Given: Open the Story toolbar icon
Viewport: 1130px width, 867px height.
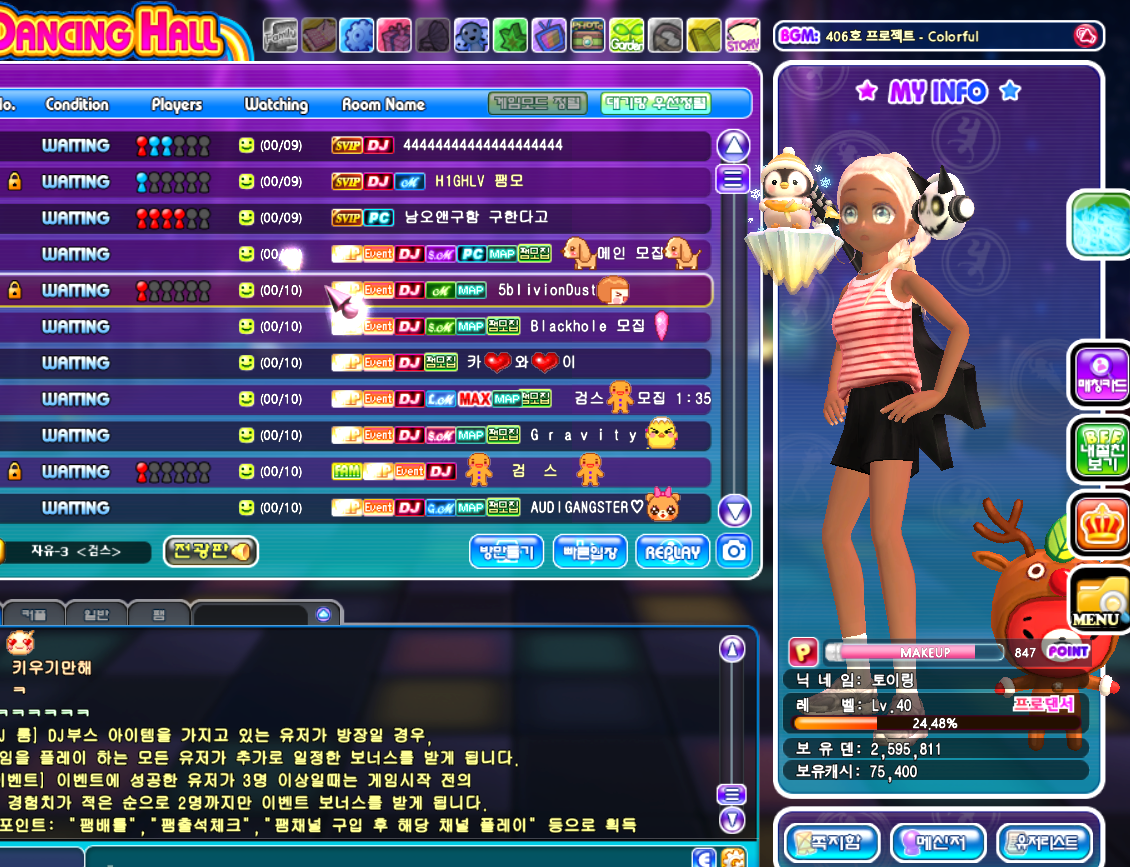Looking at the screenshot, I should (742, 36).
